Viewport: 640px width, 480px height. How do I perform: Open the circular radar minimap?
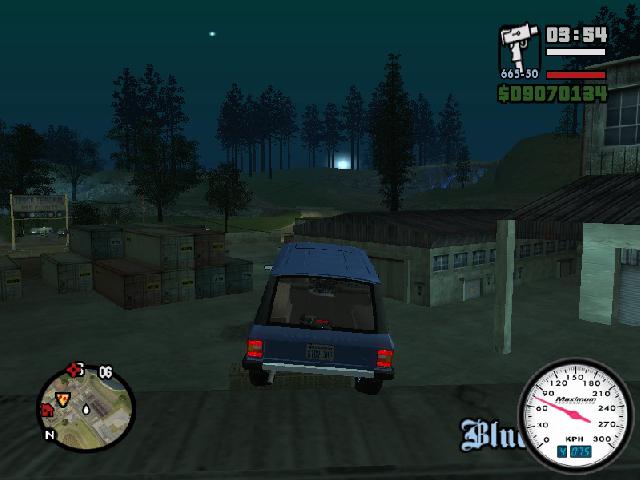pos(80,405)
